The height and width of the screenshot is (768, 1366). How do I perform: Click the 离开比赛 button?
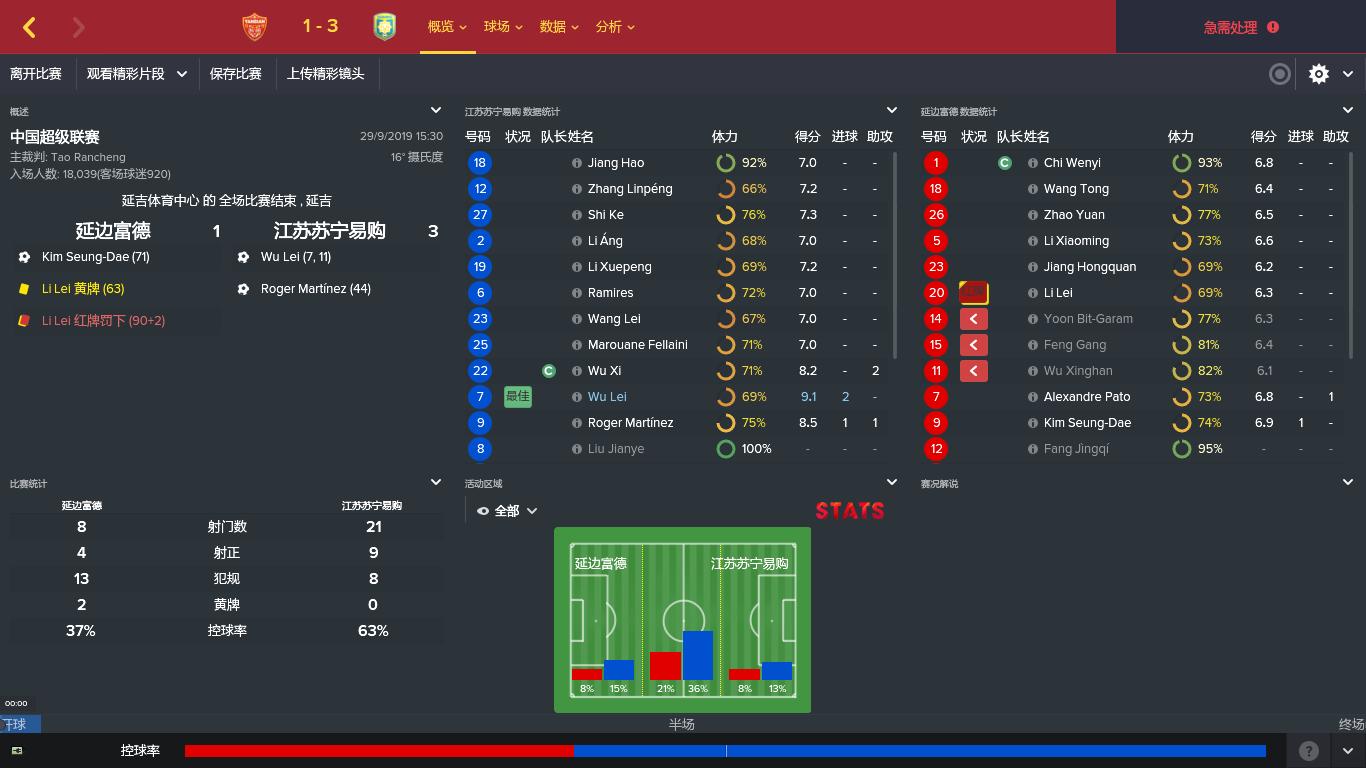click(x=38, y=73)
